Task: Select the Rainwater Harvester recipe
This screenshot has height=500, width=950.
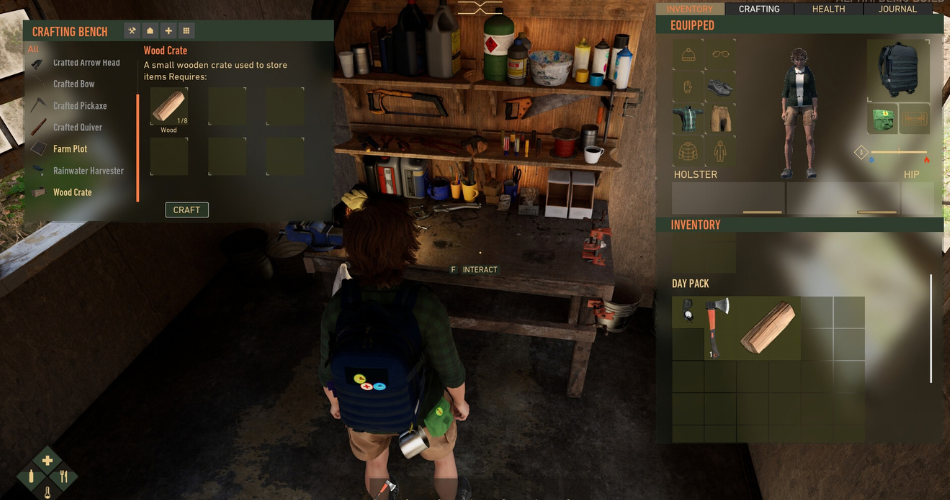Action: pyautogui.click(x=88, y=171)
